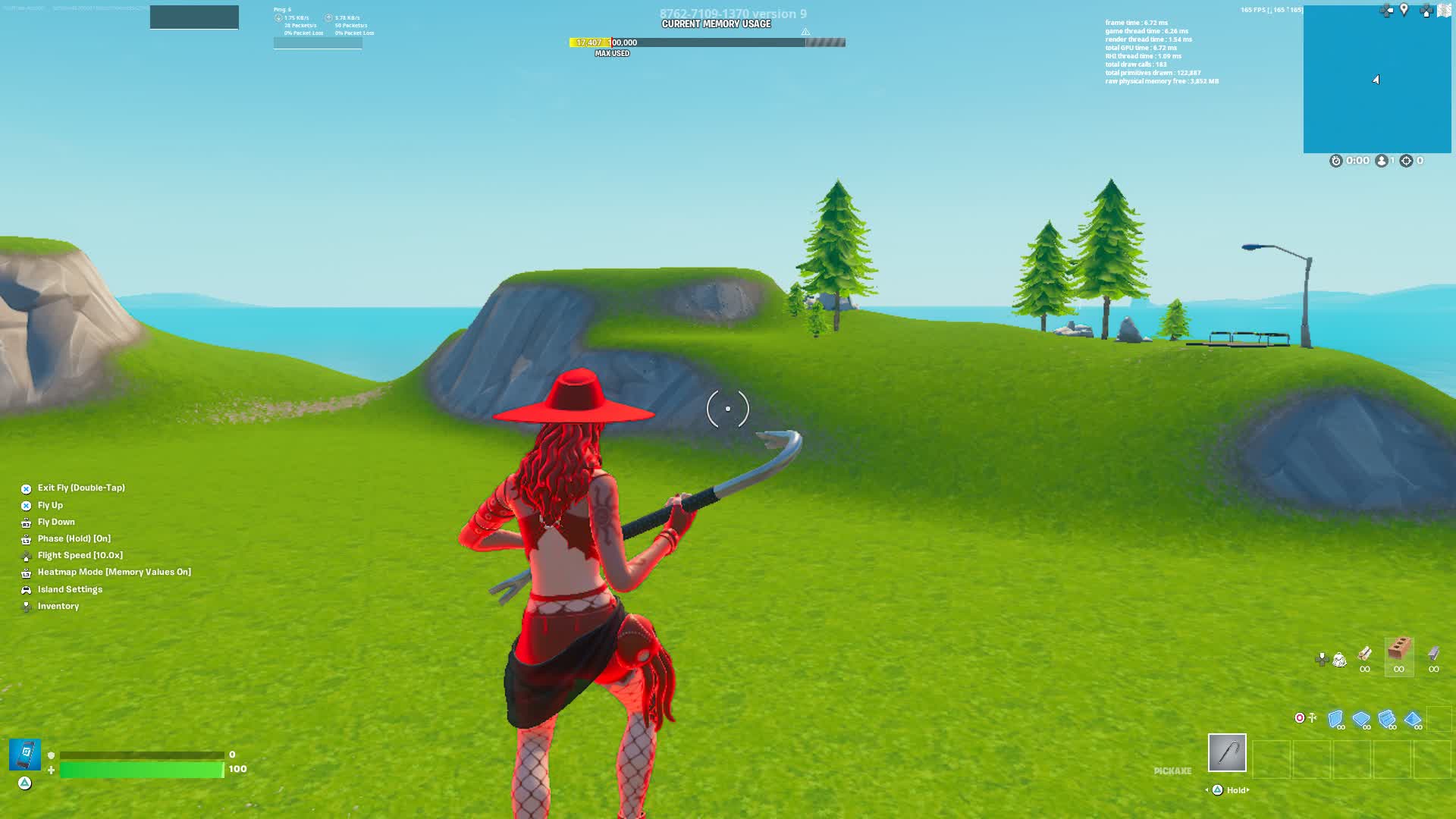
Task: Open Island Settings
Action: tap(71, 589)
